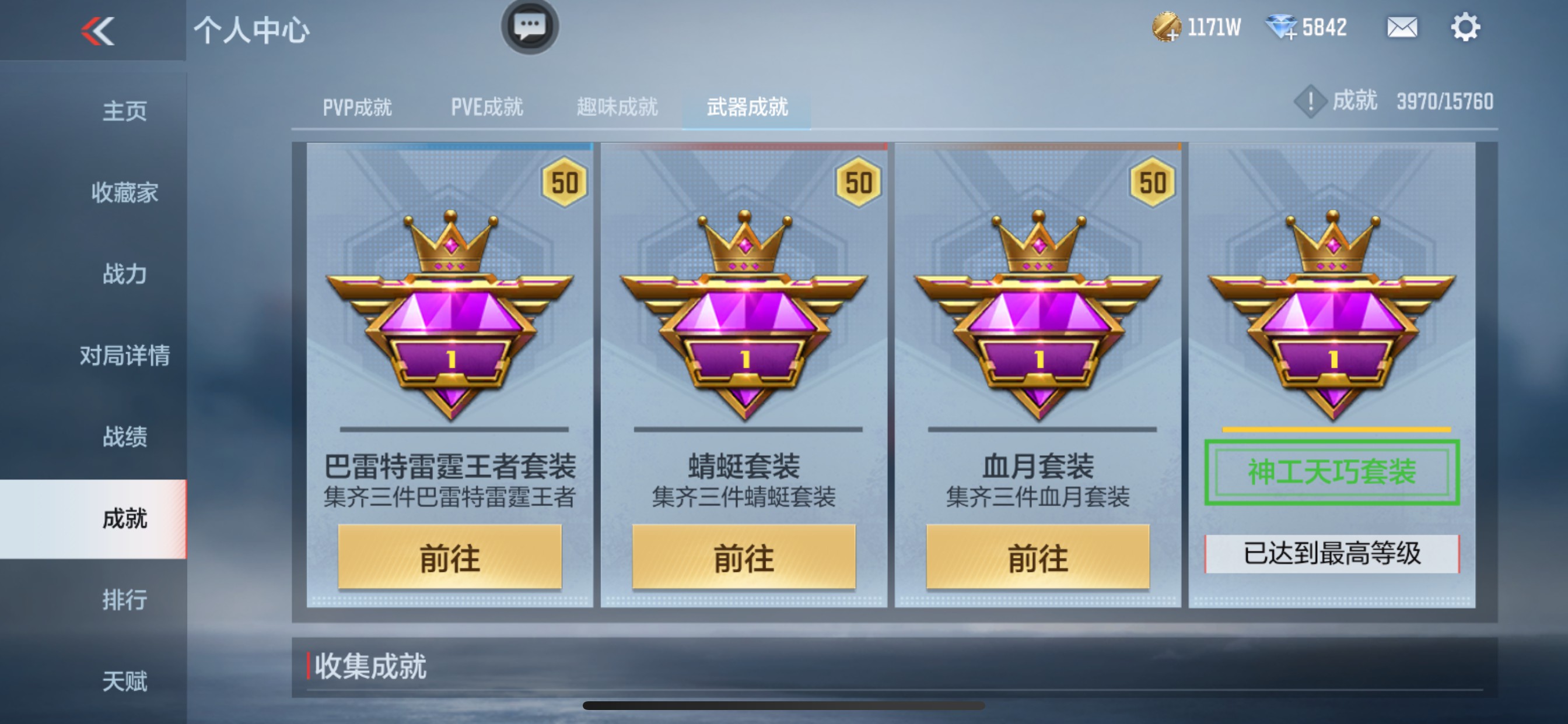The height and width of the screenshot is (724, 1568).
Task: Open the mail inbox icon
Action: point(1402,27)
